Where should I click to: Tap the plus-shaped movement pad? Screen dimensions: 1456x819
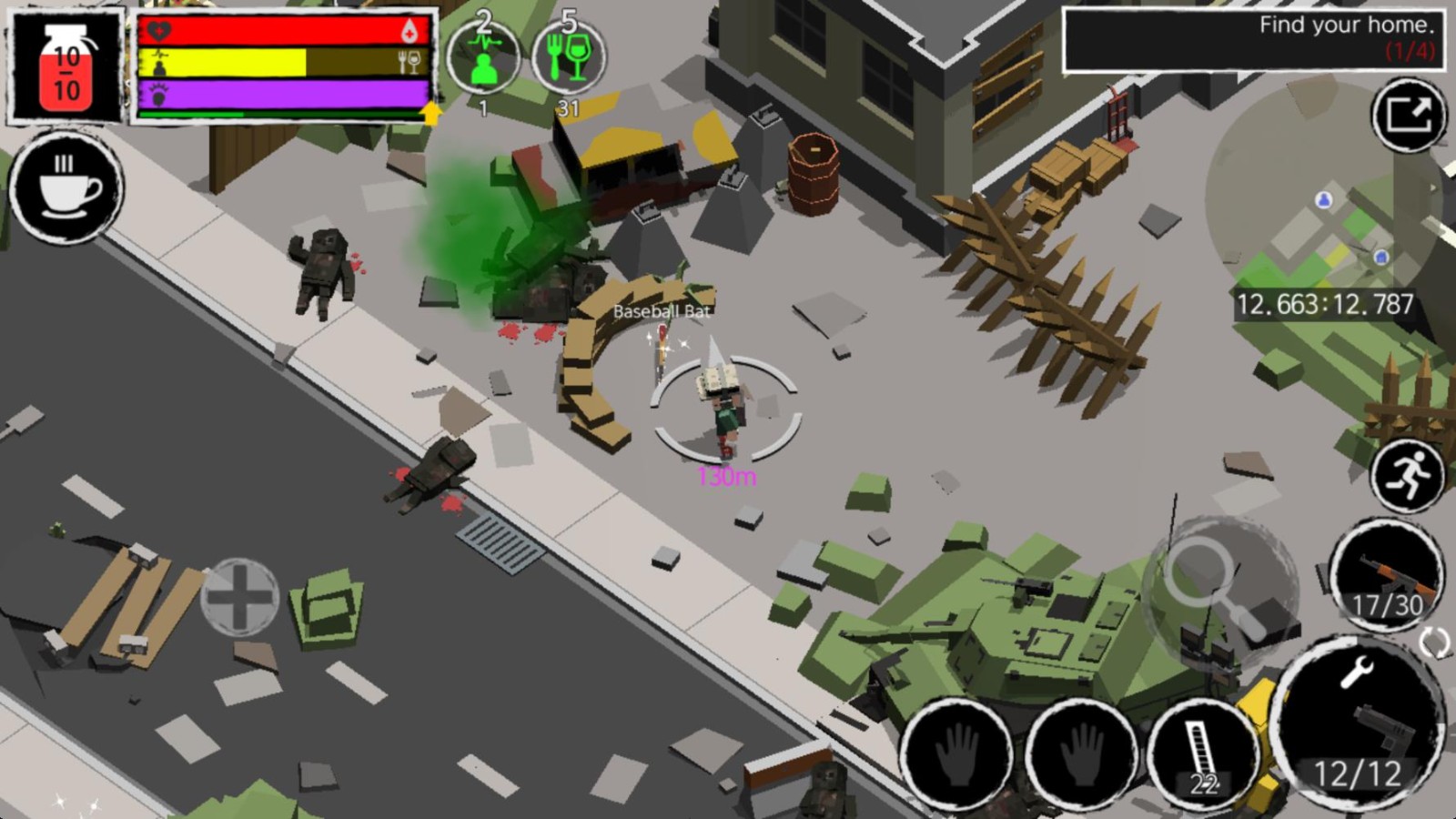point(239,597)
